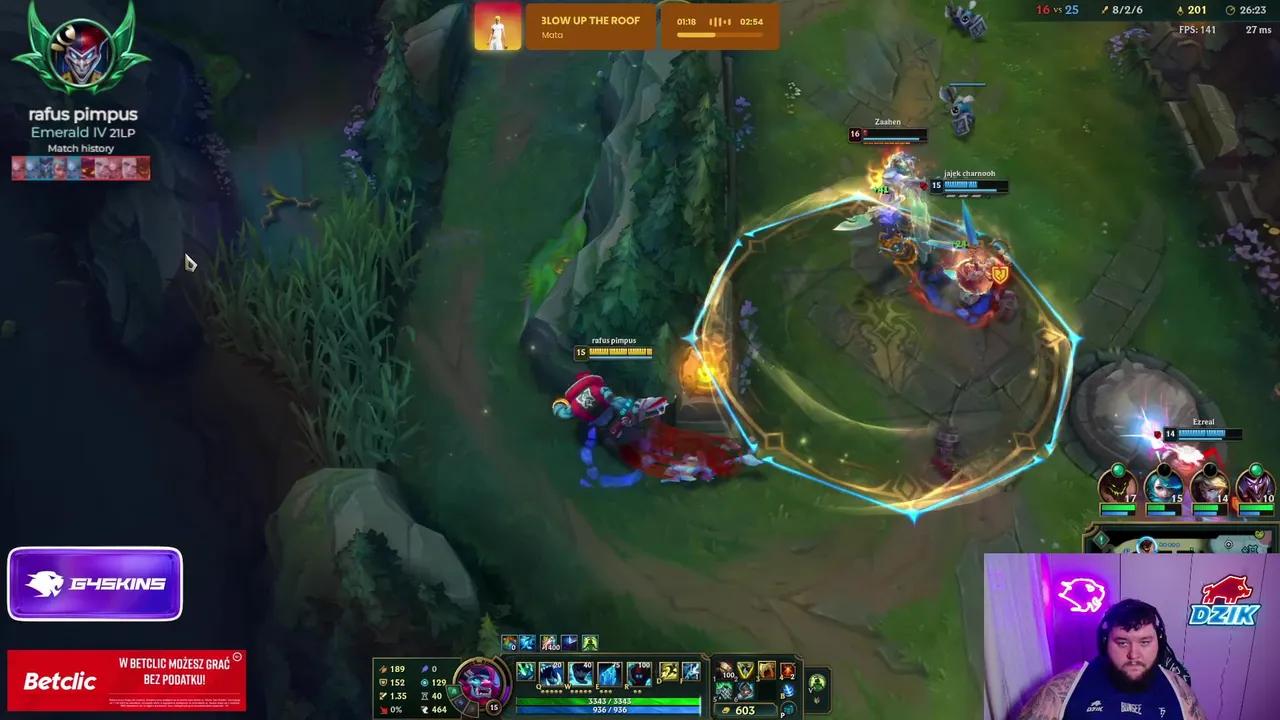Screen dimensions: 1280x720
Task: Click the W ability icon
Action: [x=582, y=673]
